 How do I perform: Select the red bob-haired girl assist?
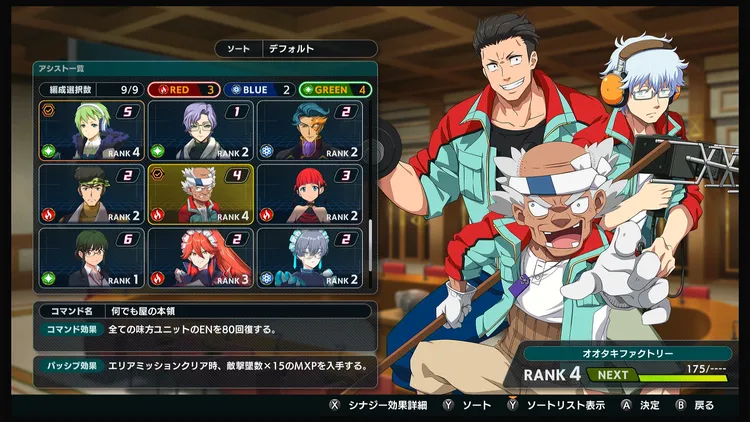point(309,194)
